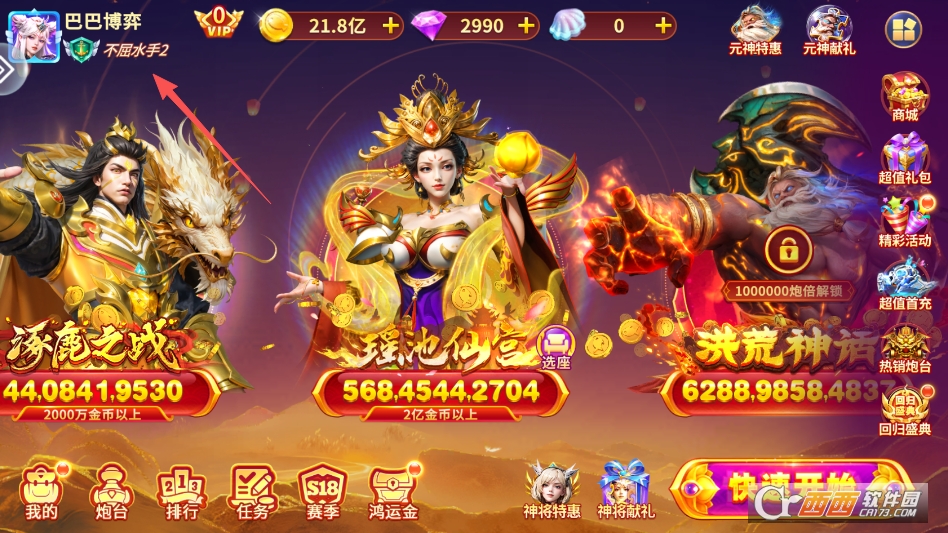Open the 元神特惠 offer
This screenshot has height=533, width=948.
[x=756, y=28]
